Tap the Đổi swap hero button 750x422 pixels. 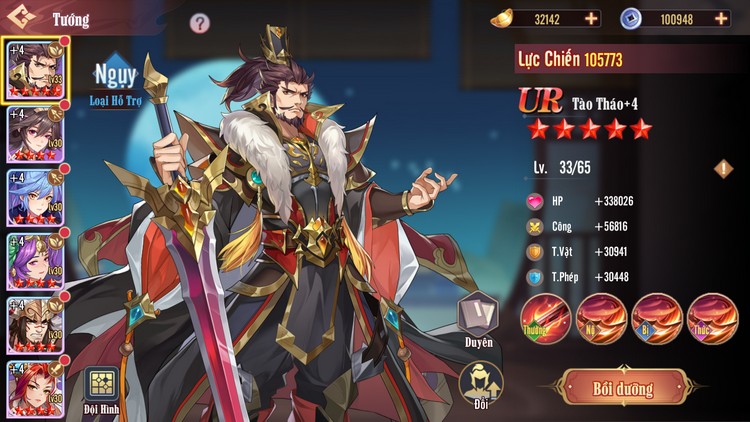pos(478,383)
